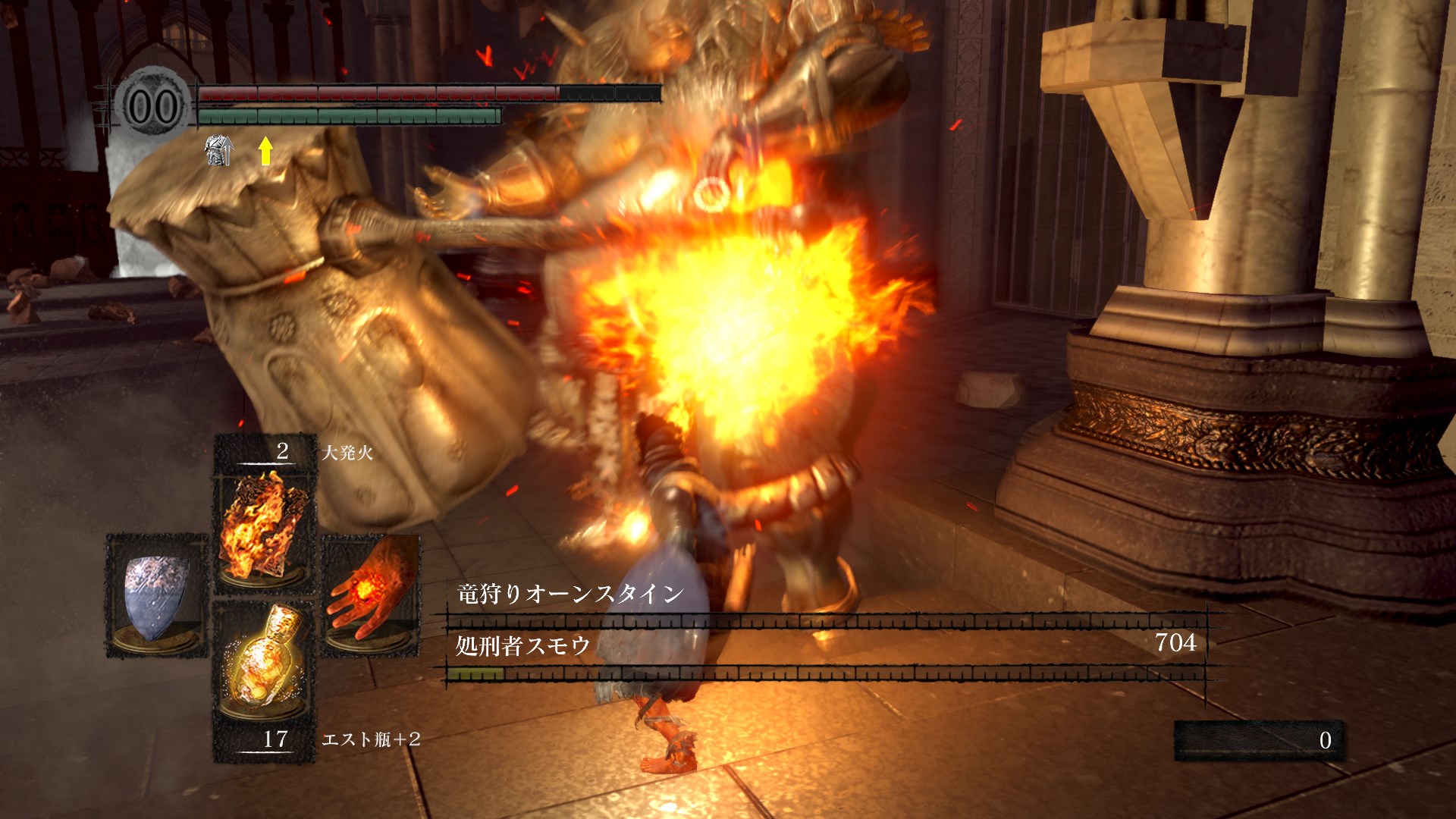Click the armor status effect icon

(x=219, y=151)
